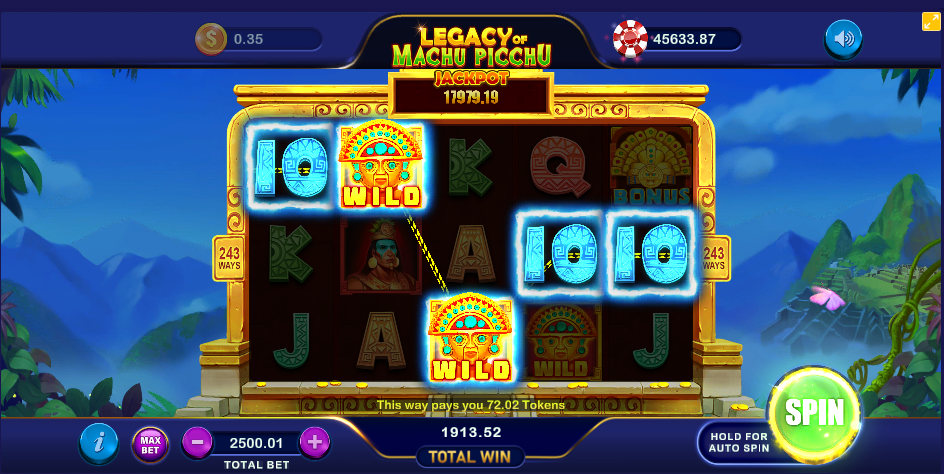Spin the reels with the green SPIN button
Viewport: 944px width, 474px height.
click(x=814, y=413)
